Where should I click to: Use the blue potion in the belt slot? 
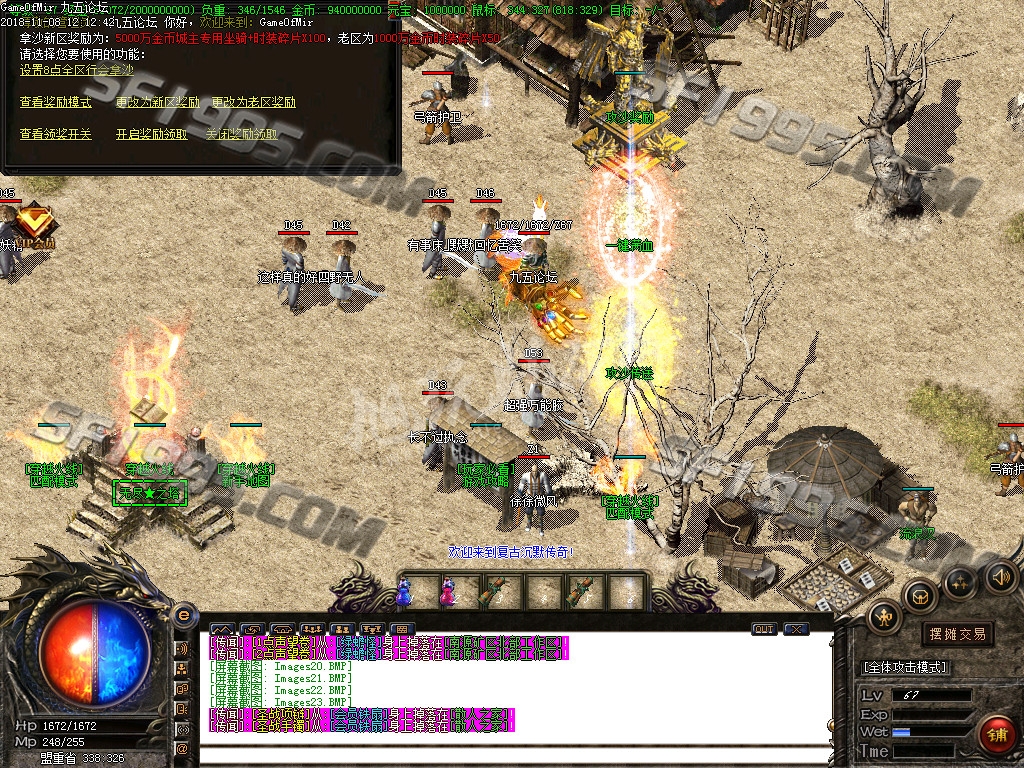(404, 592)
